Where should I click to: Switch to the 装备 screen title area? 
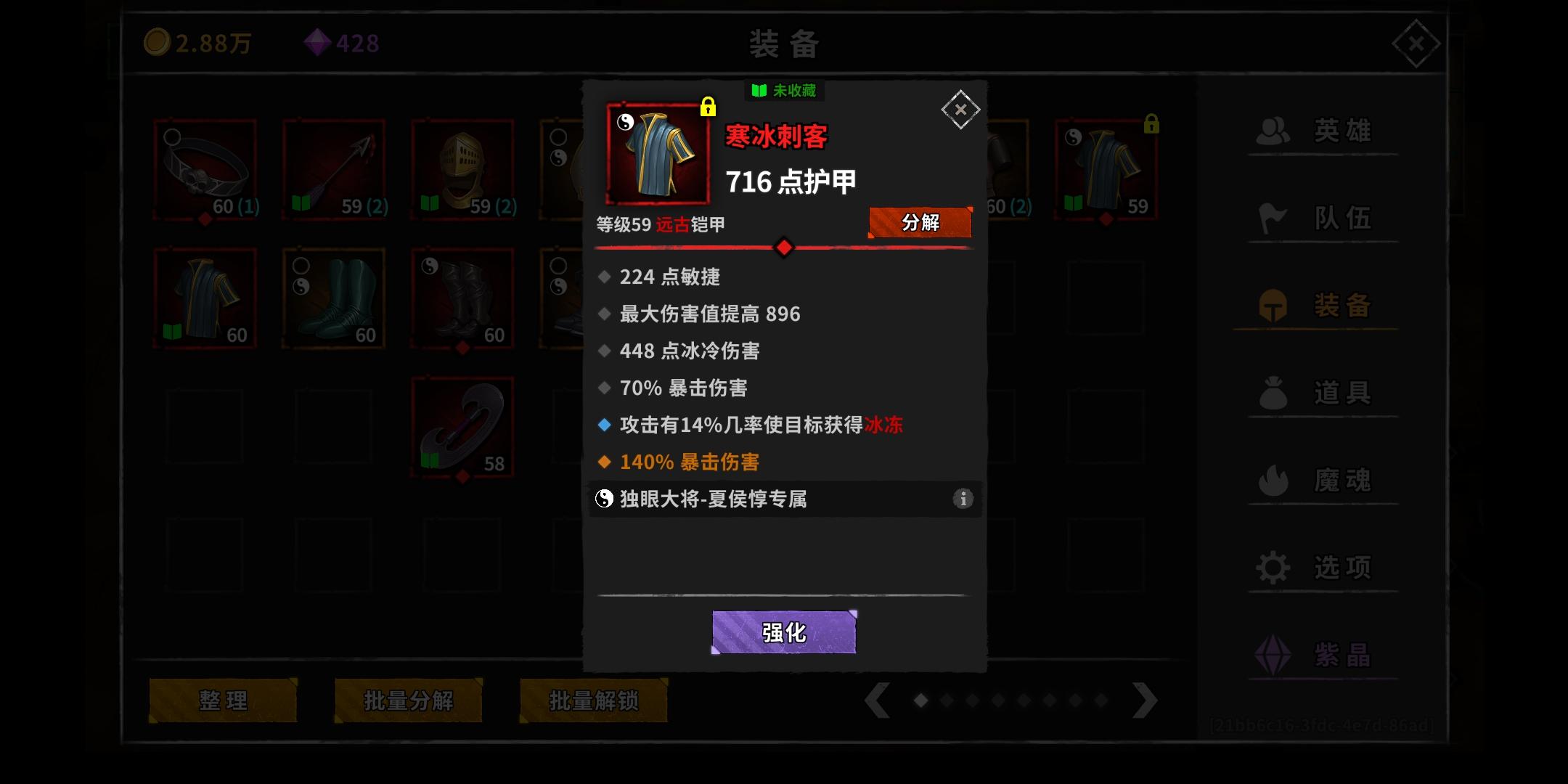pyautogui.click(x=783, y=44)
